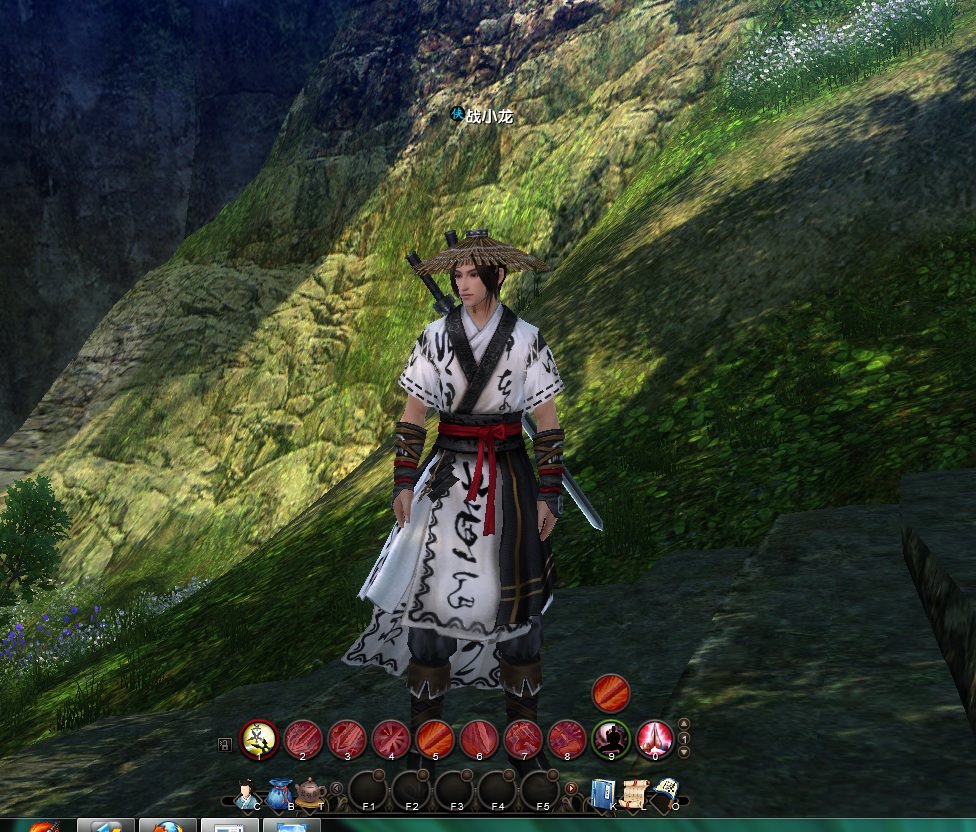
Task: Switch hotbar page with the up arrow
Action: point(684,724)
